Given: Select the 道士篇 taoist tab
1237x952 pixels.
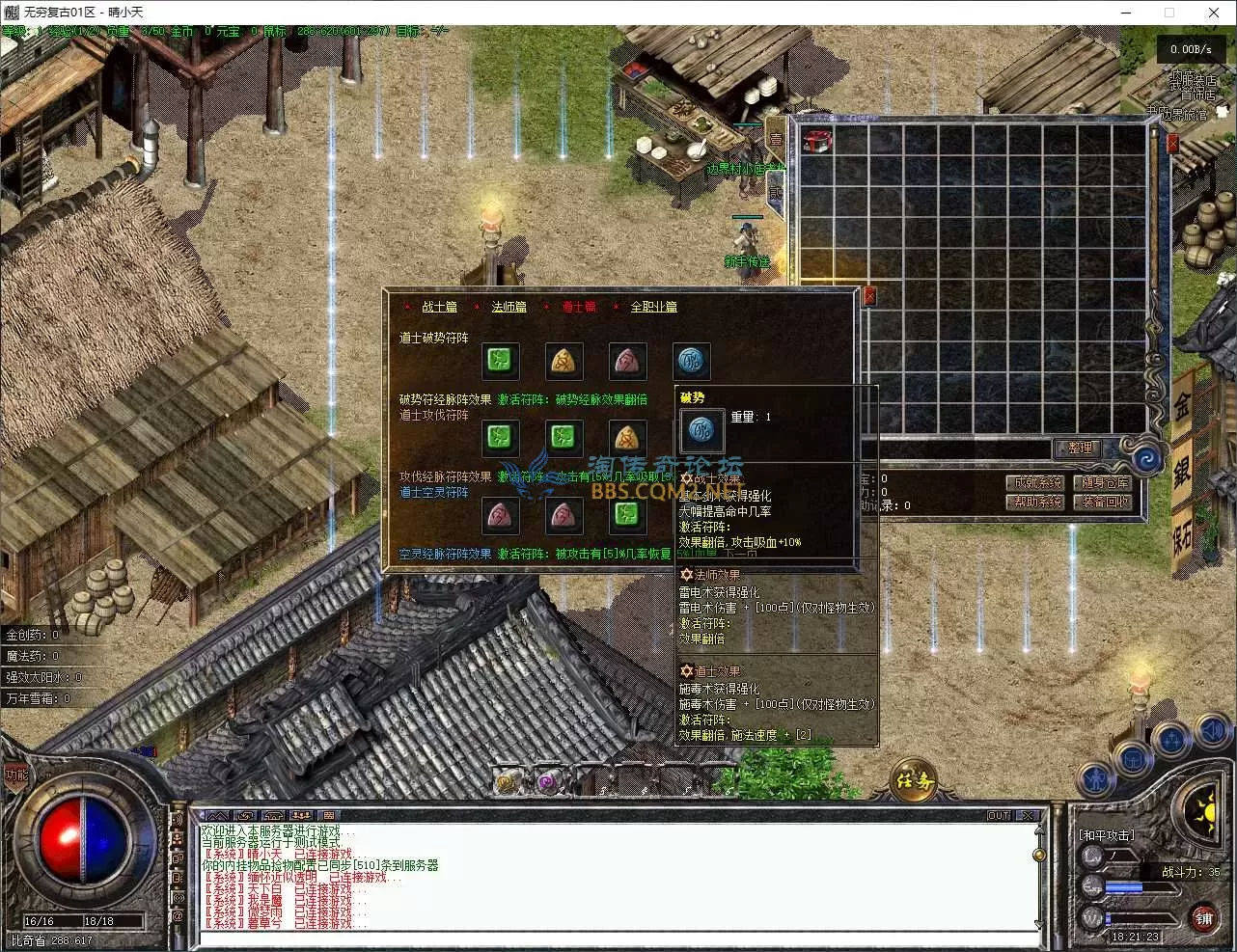Looking at the screenshot, I should click(579, 307).
